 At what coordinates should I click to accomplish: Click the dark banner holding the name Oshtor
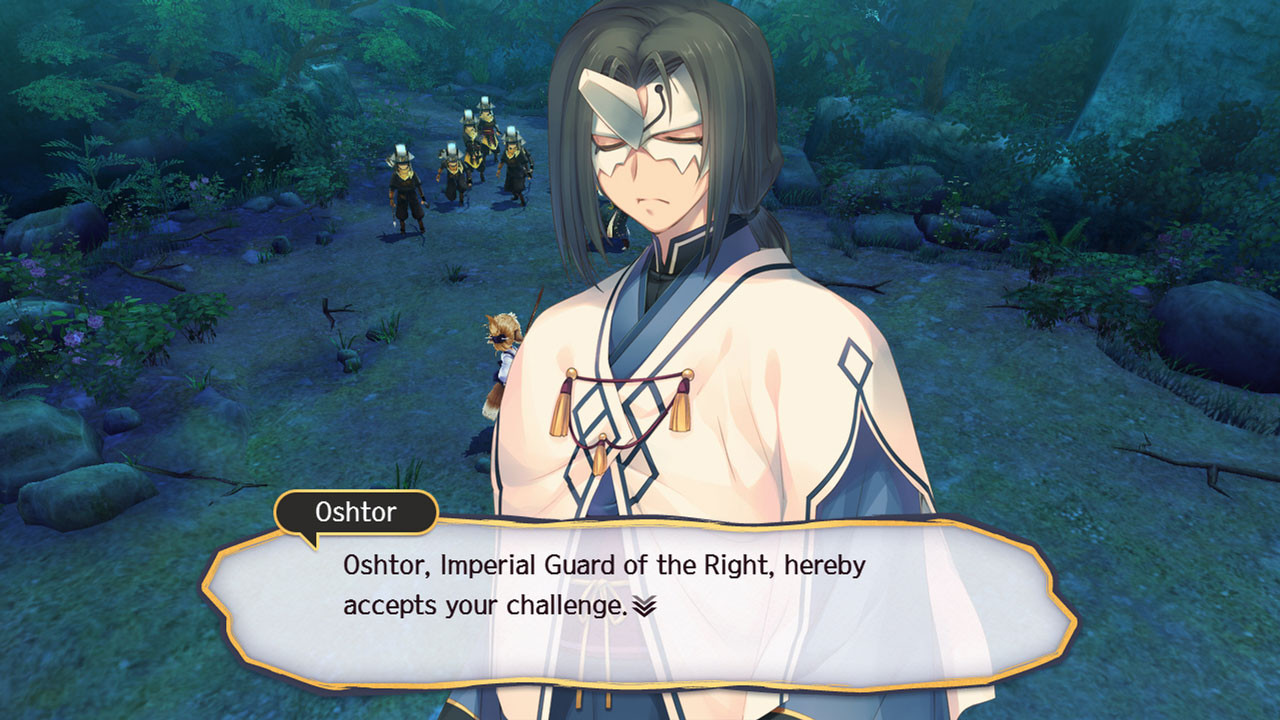pos(355,513)
